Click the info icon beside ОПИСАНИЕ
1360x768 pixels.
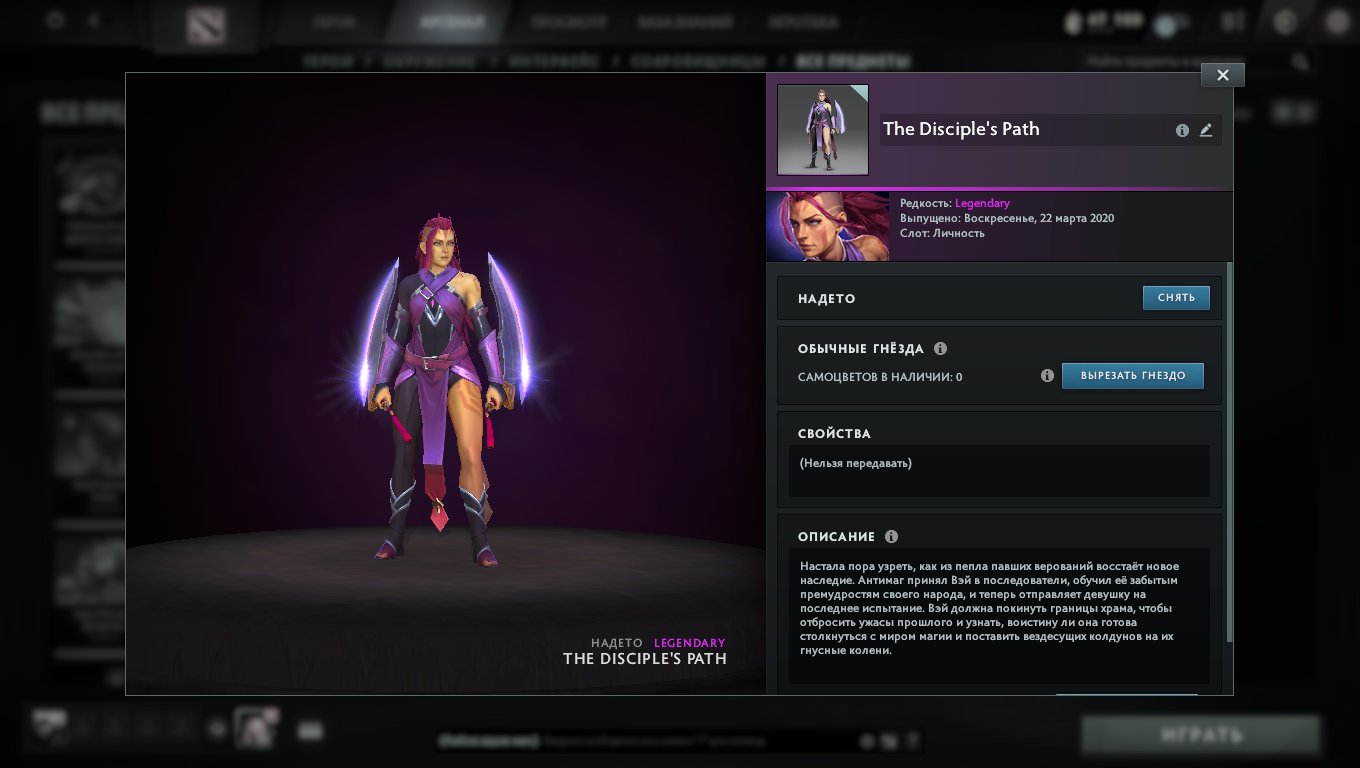tap(891, 537)
